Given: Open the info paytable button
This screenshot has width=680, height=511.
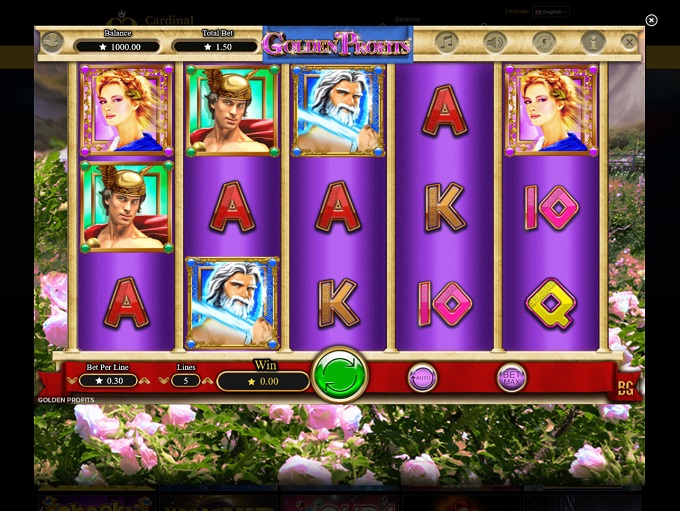Looking at the screenshot, I should [592, 43].
